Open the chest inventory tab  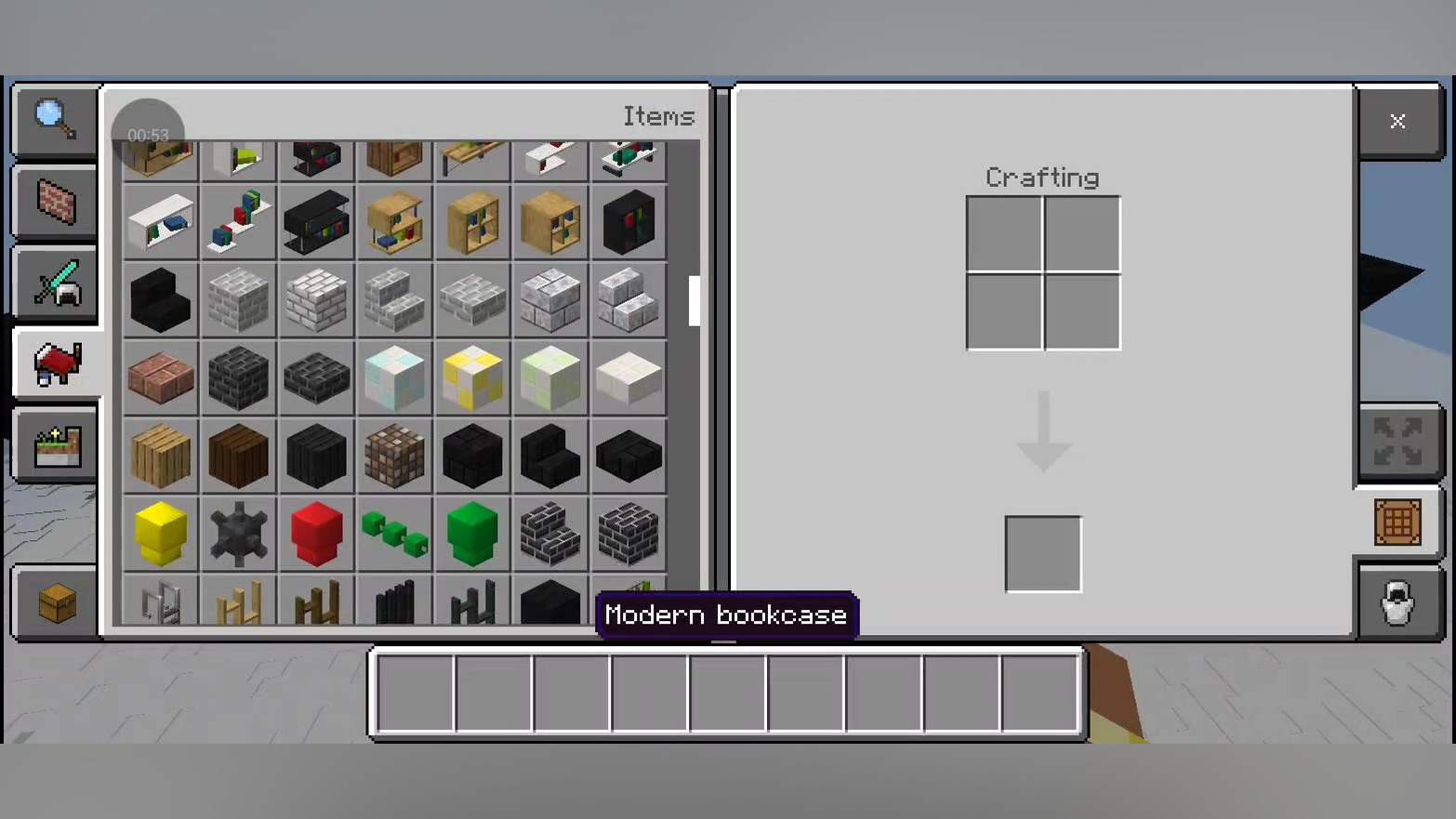[55, 603]
